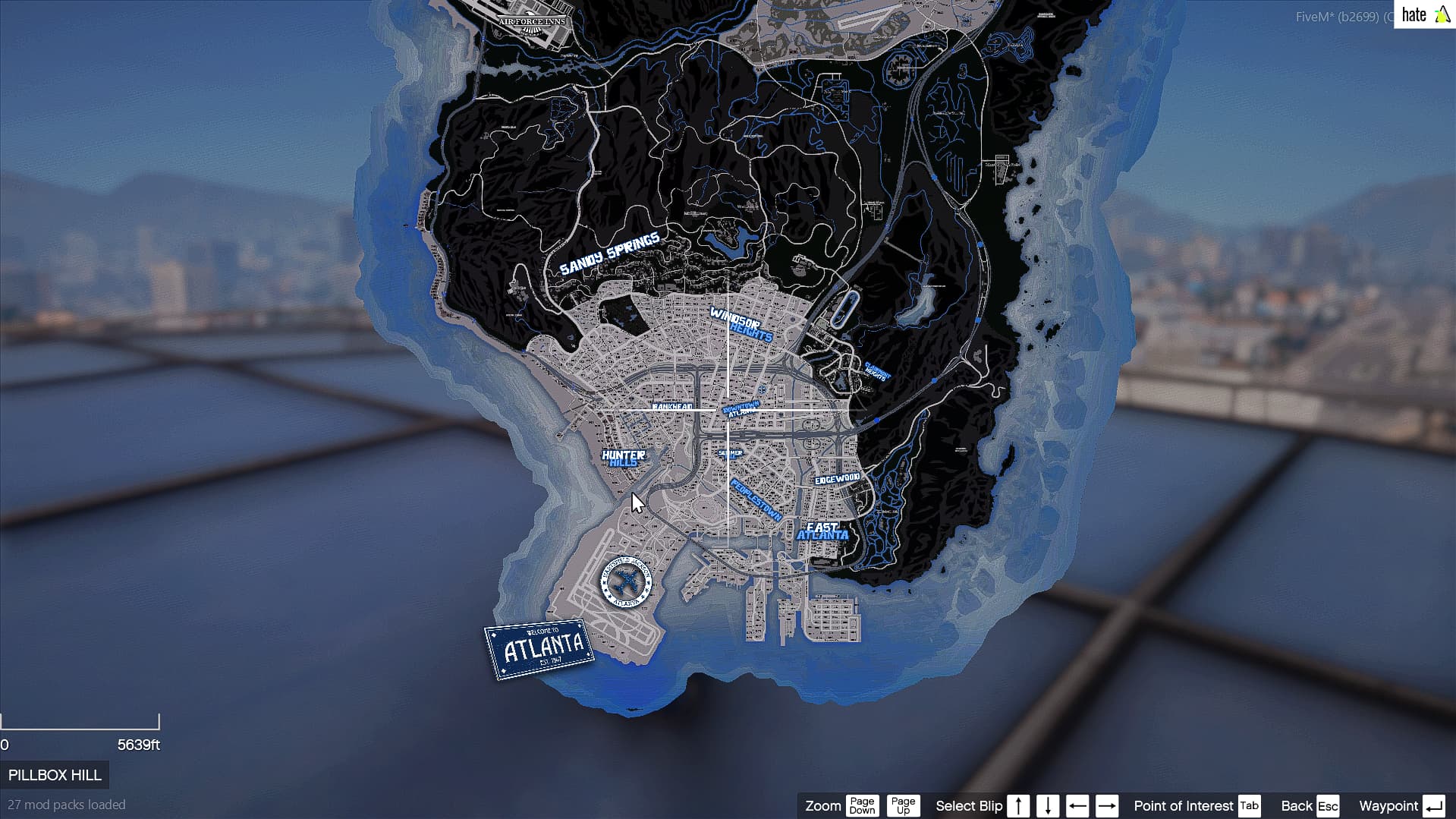Click the Enter key icon next to Waypoint
This screenshot has height=819, width=1456.
[x=1437, y=805]
